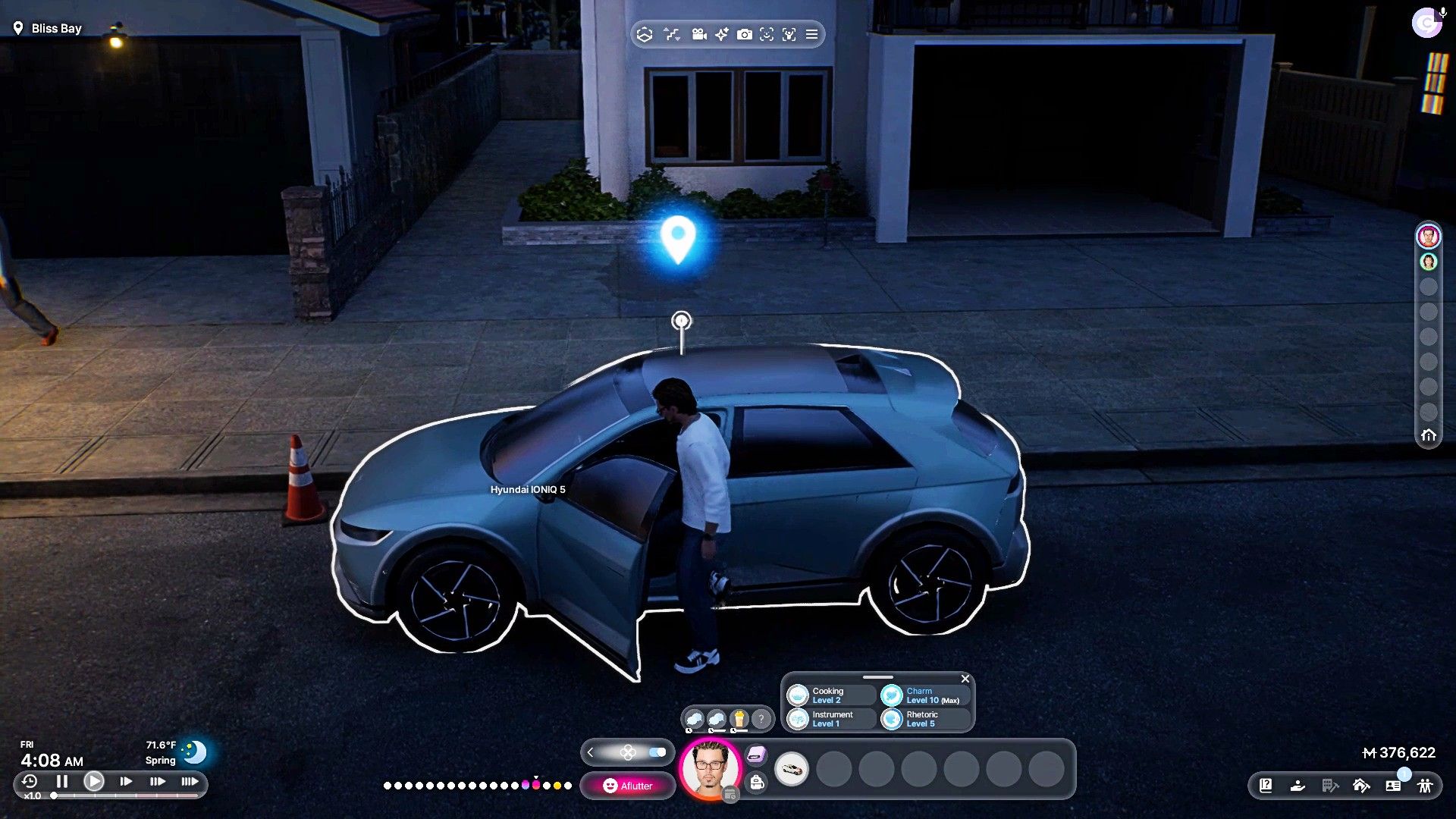Open photo mode with the camera icon
The width and height of the screenshot is (1456, 819).
(745, 35)
